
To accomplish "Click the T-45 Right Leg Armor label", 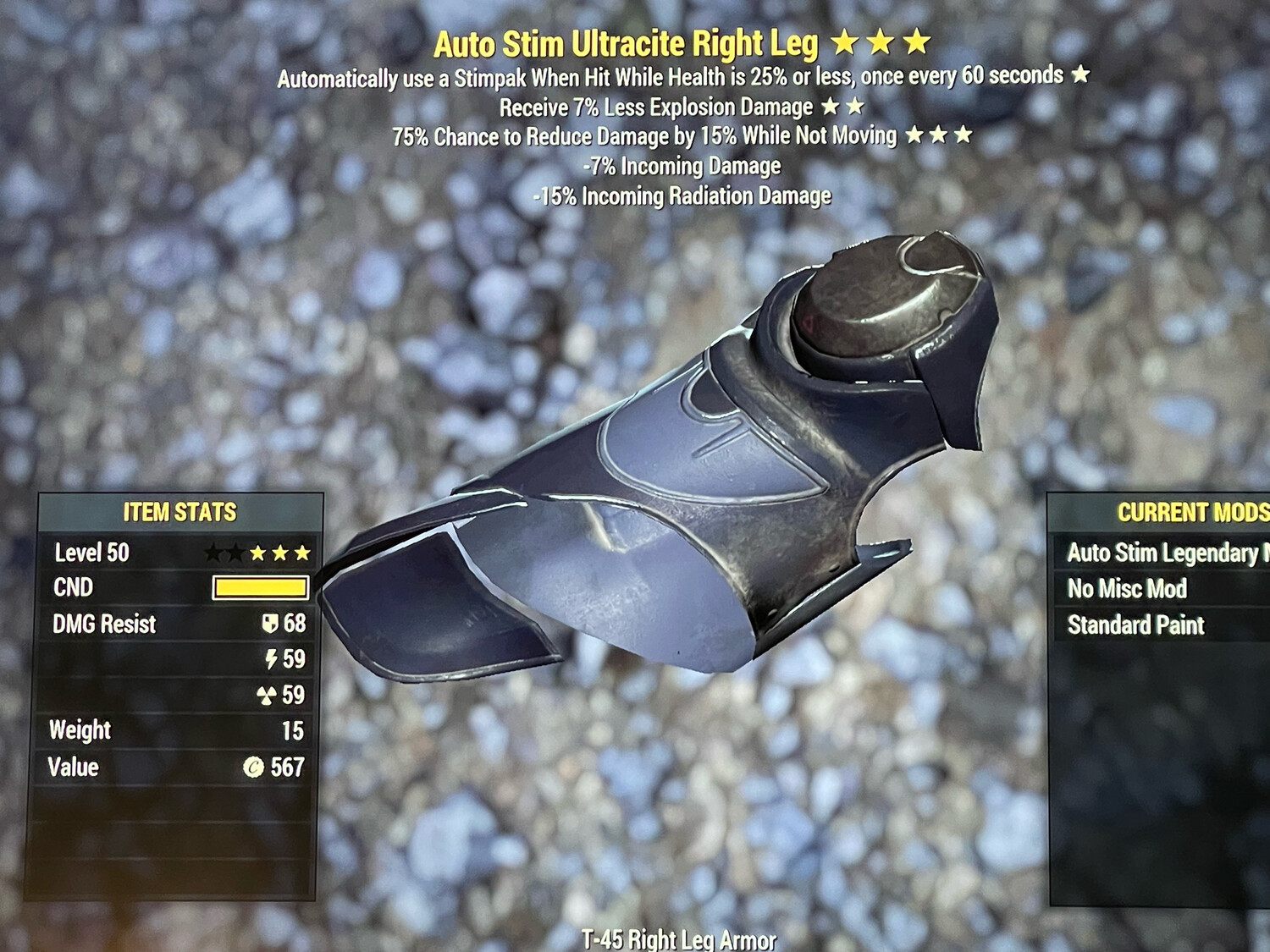I will pyautogui.click(x=677, y=938).
